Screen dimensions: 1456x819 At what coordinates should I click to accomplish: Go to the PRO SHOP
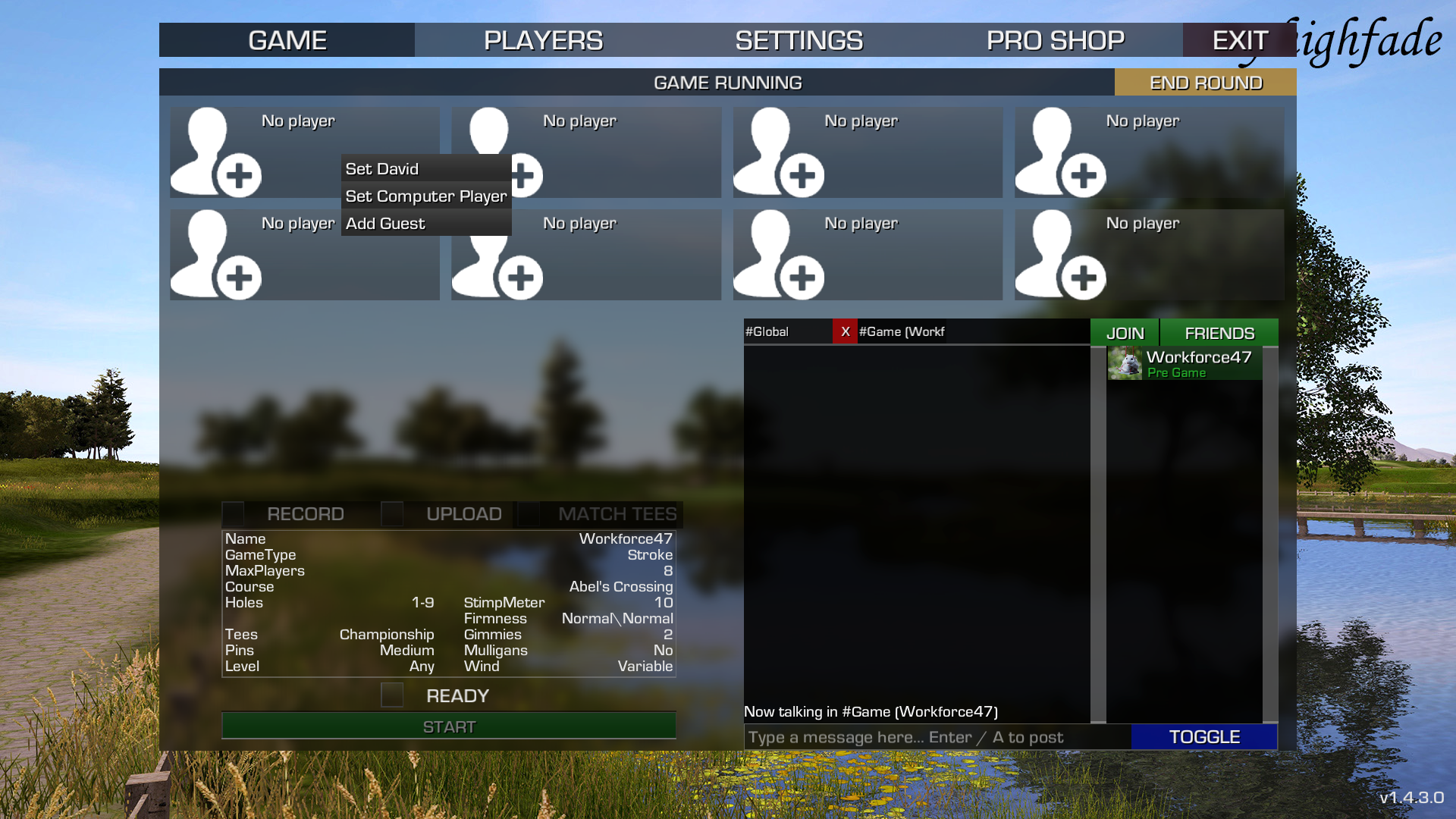coord(1055,40)
